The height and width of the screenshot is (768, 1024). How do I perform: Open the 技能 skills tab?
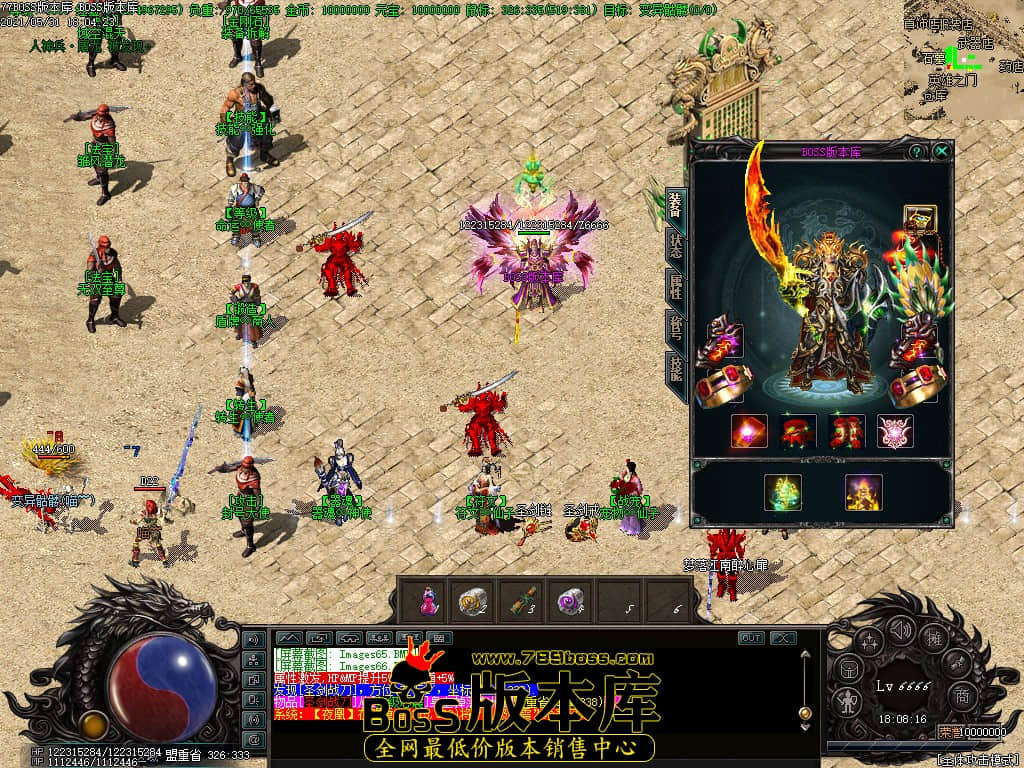point(675,375)
